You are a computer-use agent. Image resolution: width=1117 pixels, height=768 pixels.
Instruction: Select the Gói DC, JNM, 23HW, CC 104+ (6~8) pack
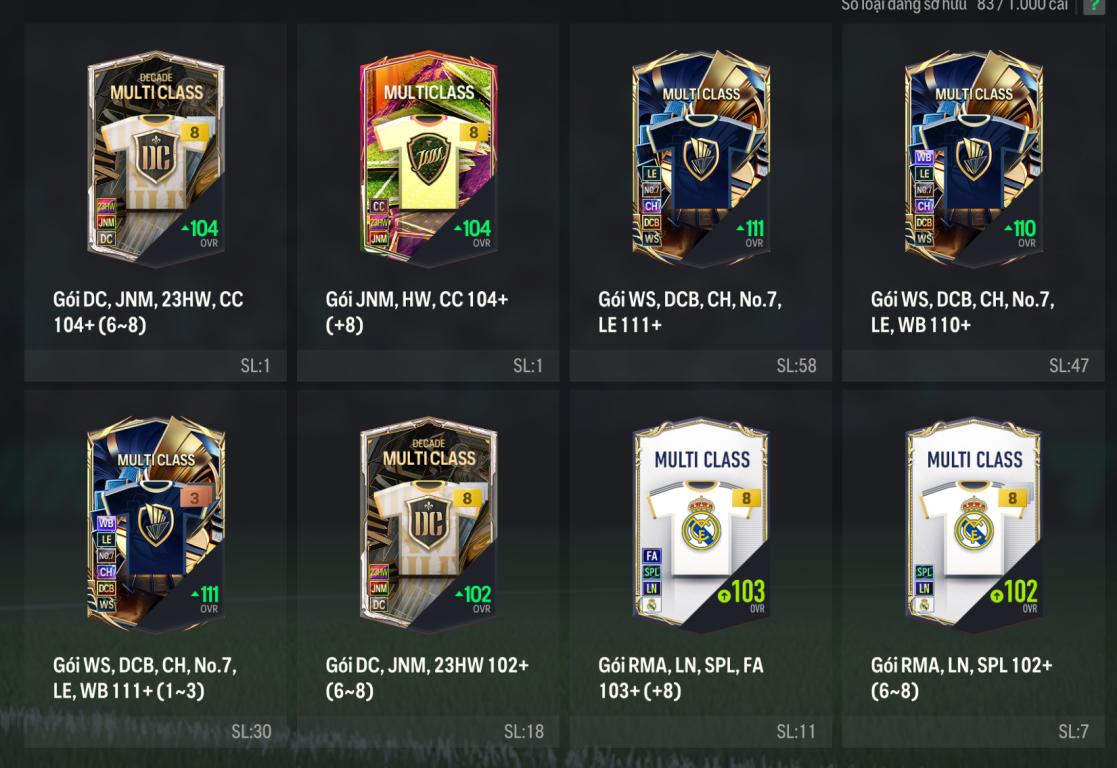(155, 160)
